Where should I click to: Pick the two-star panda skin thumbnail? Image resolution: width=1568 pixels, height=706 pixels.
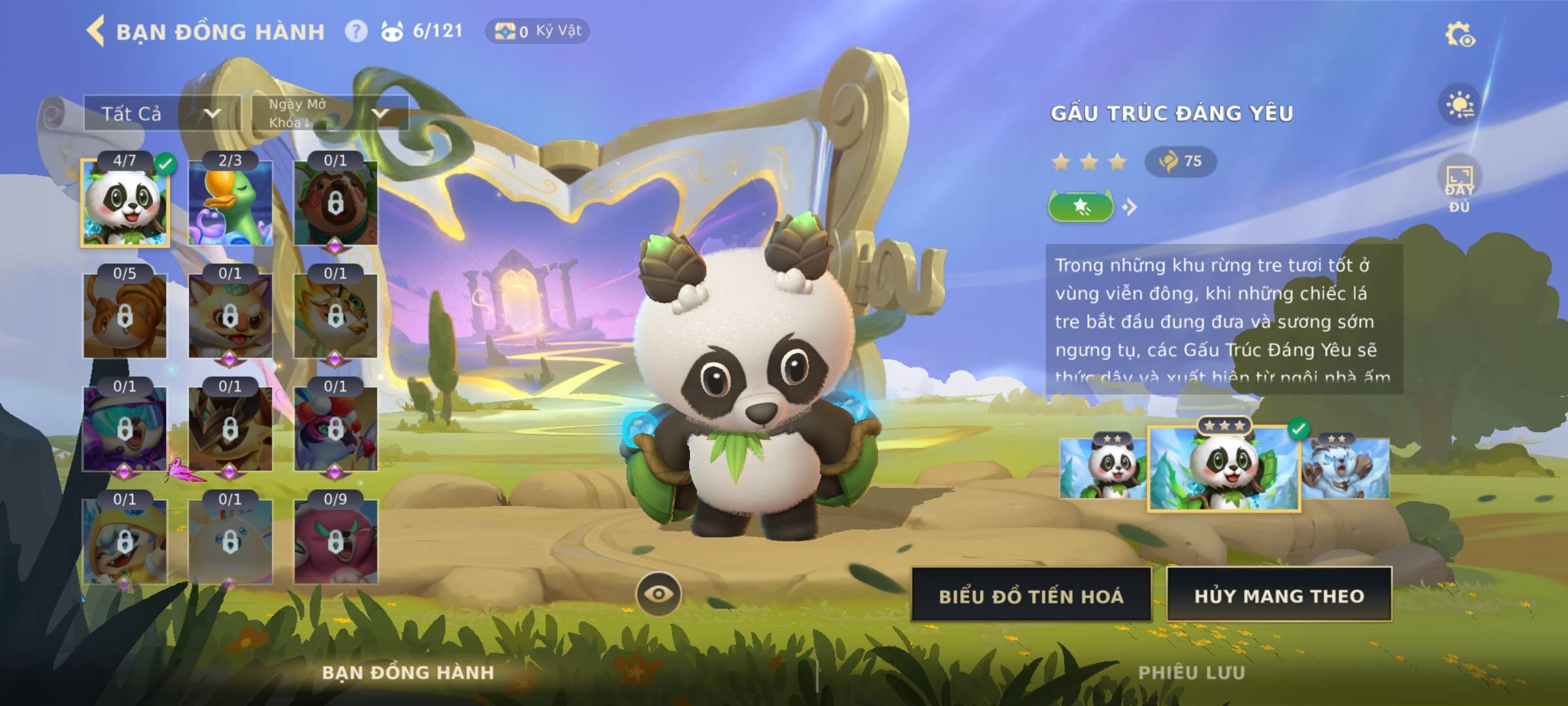(x=1103, y=468)
